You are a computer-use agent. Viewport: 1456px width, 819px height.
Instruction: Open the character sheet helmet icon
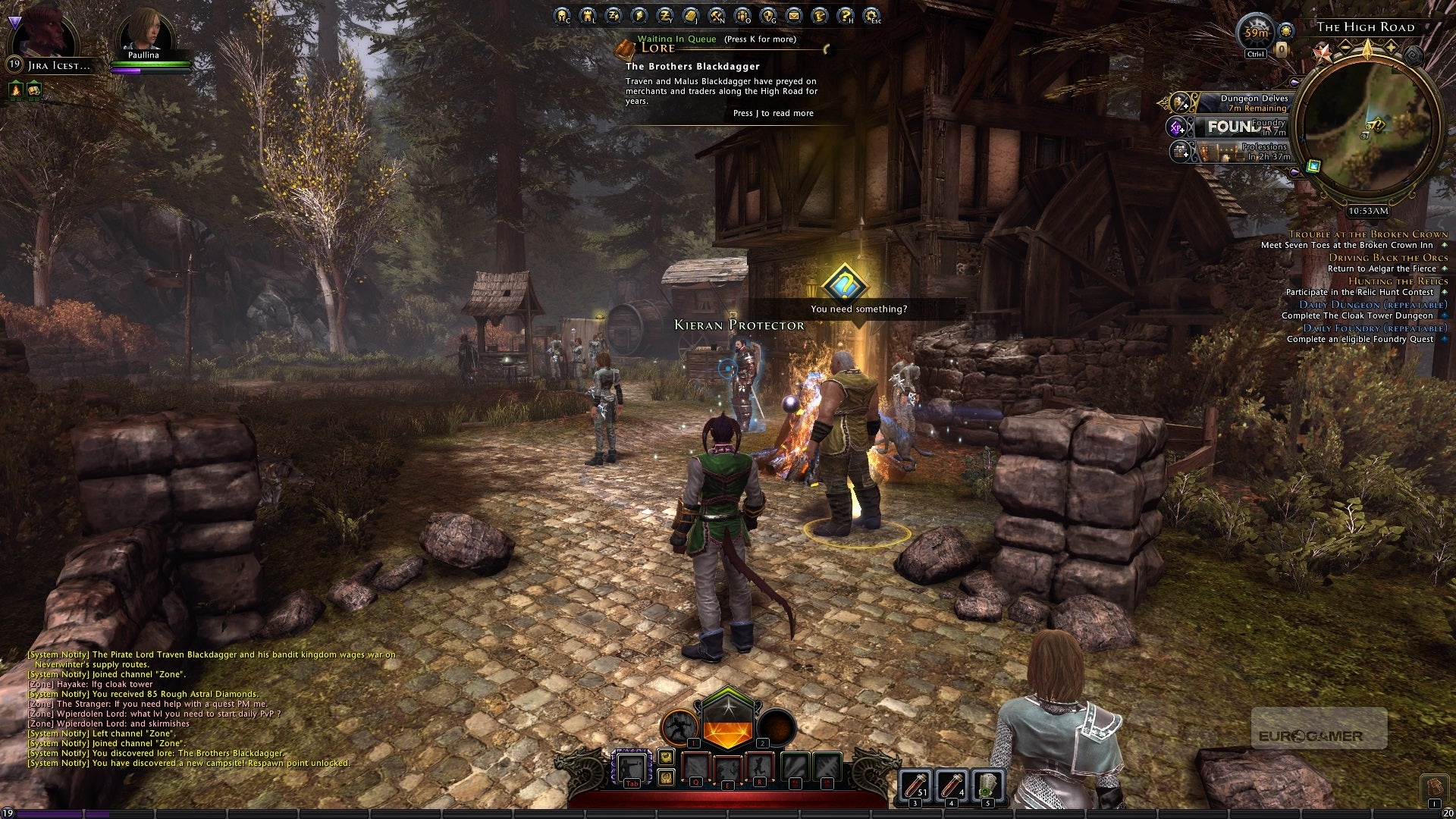click(x=561, y=15)
